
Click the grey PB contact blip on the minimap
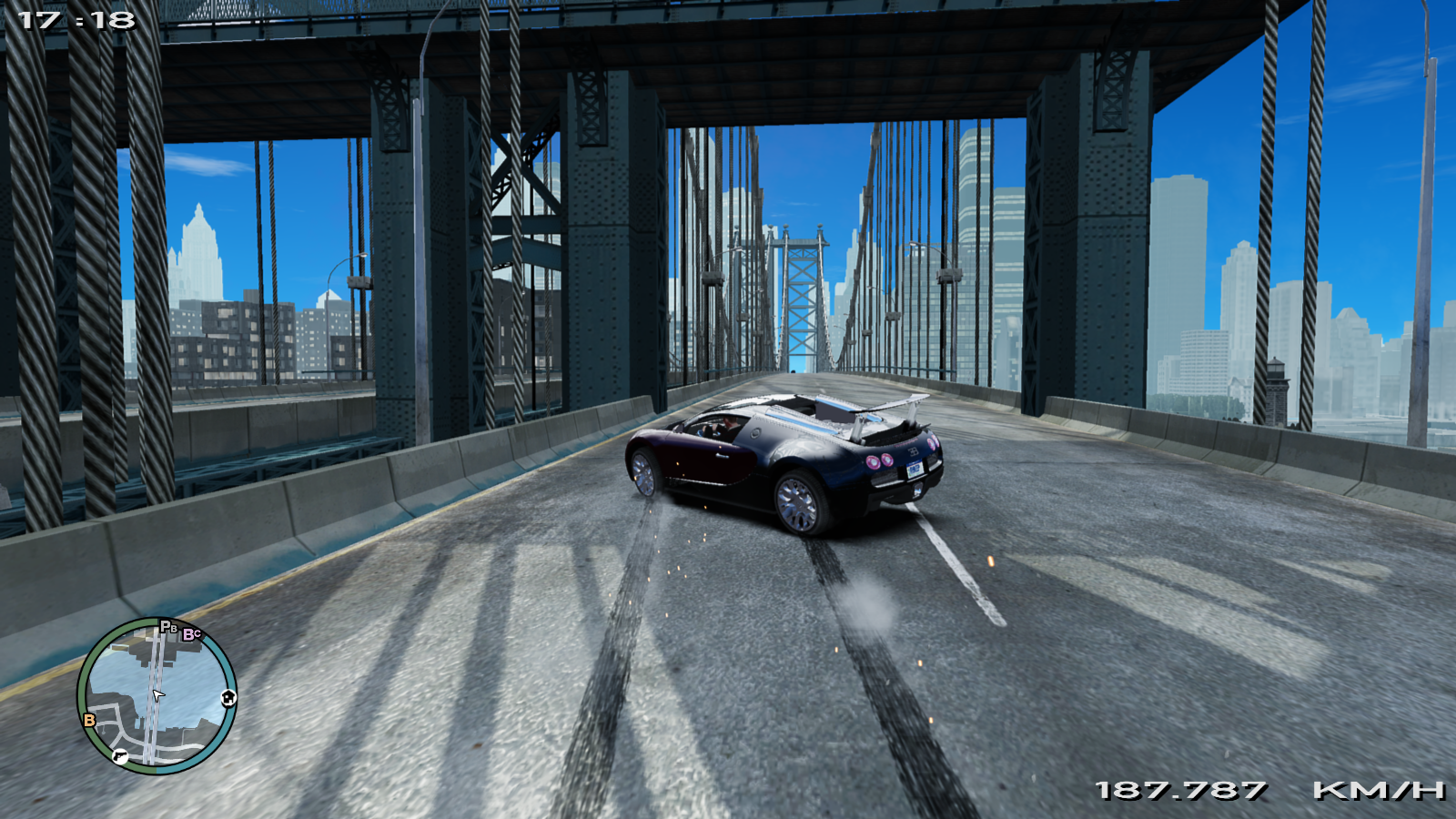pos(168,627)
